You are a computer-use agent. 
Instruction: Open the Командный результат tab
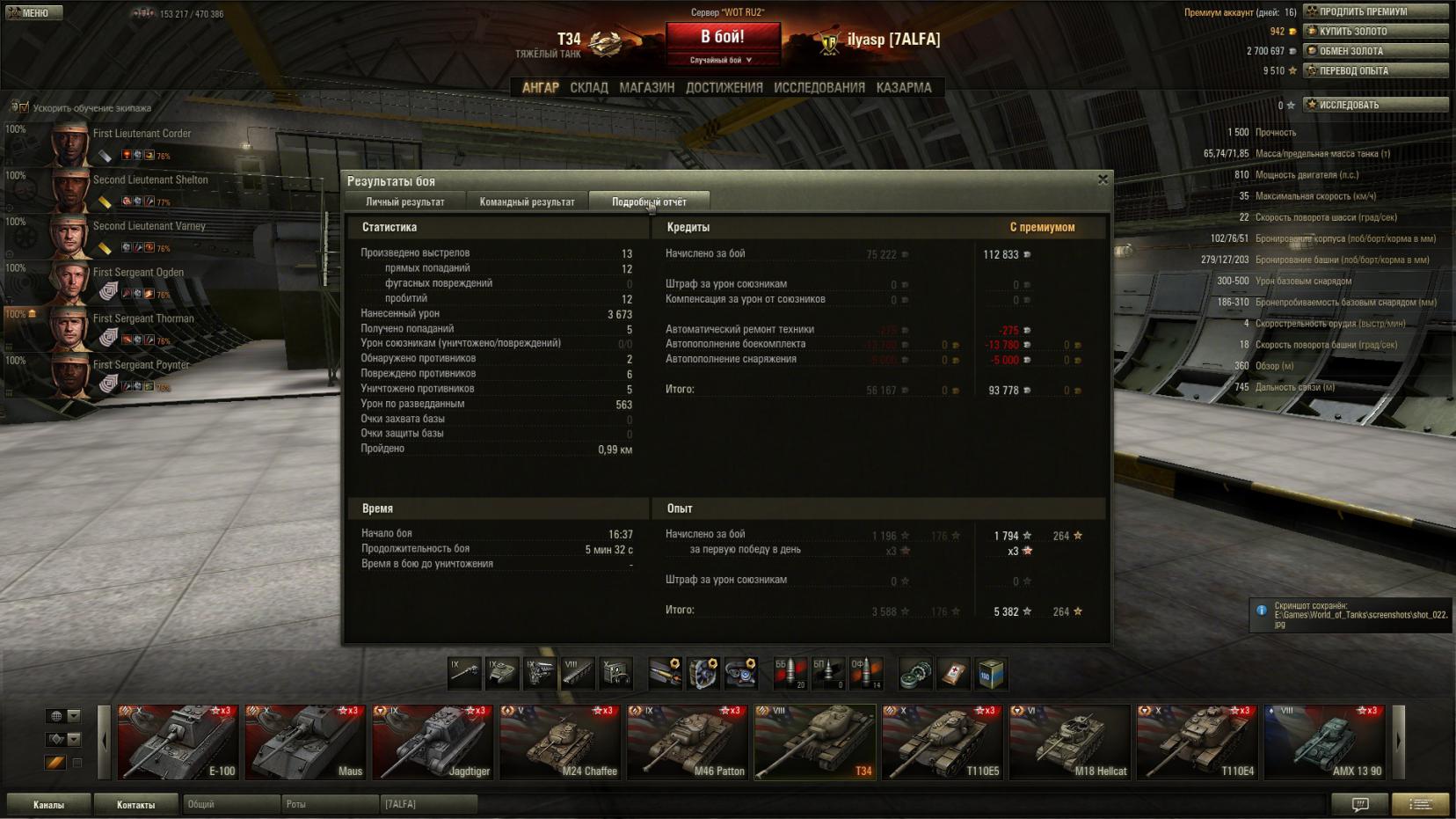tap(527, 202)
